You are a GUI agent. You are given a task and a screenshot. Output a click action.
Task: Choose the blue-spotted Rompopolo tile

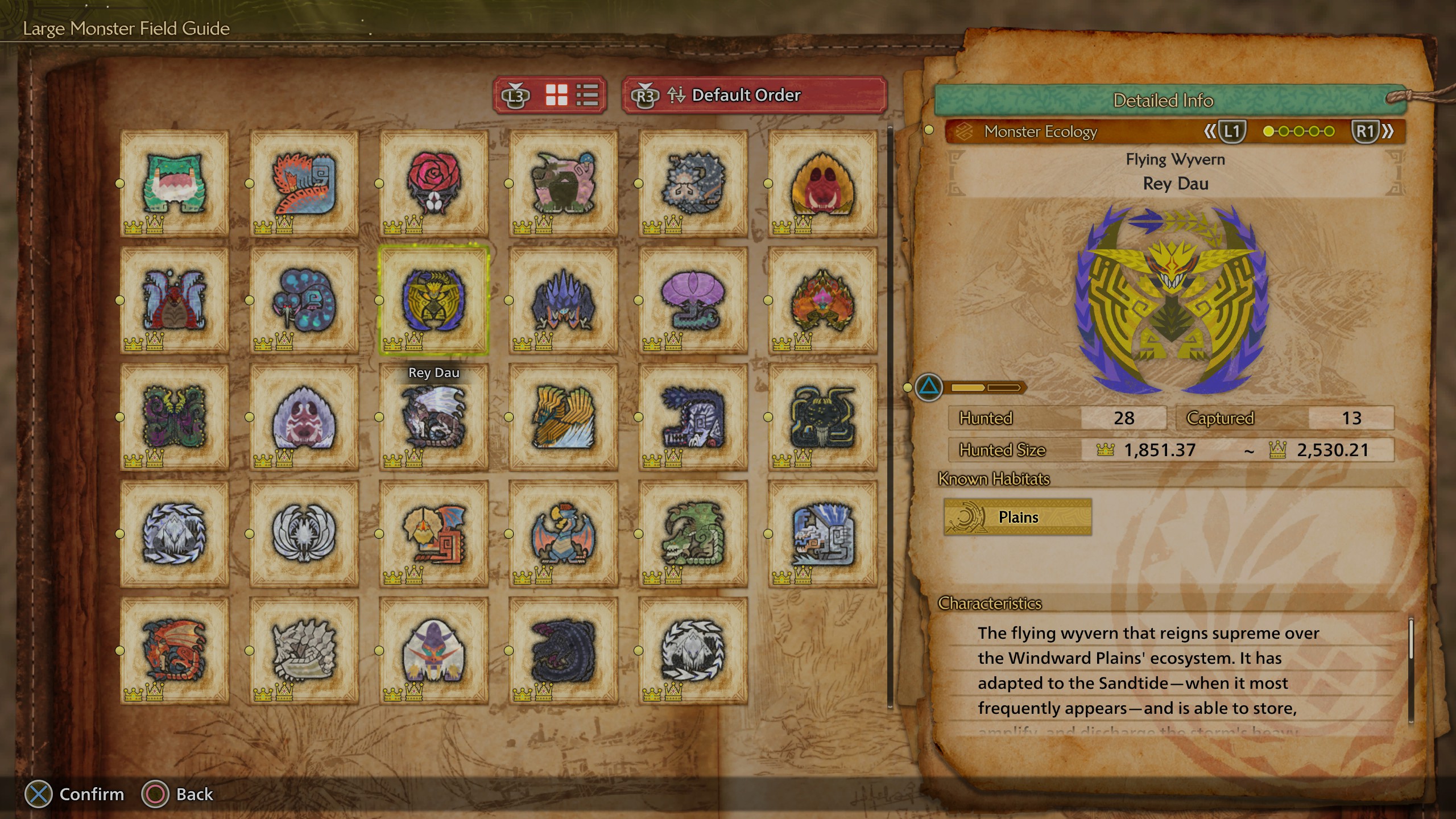pyautogui.click(x=304, y=300)
